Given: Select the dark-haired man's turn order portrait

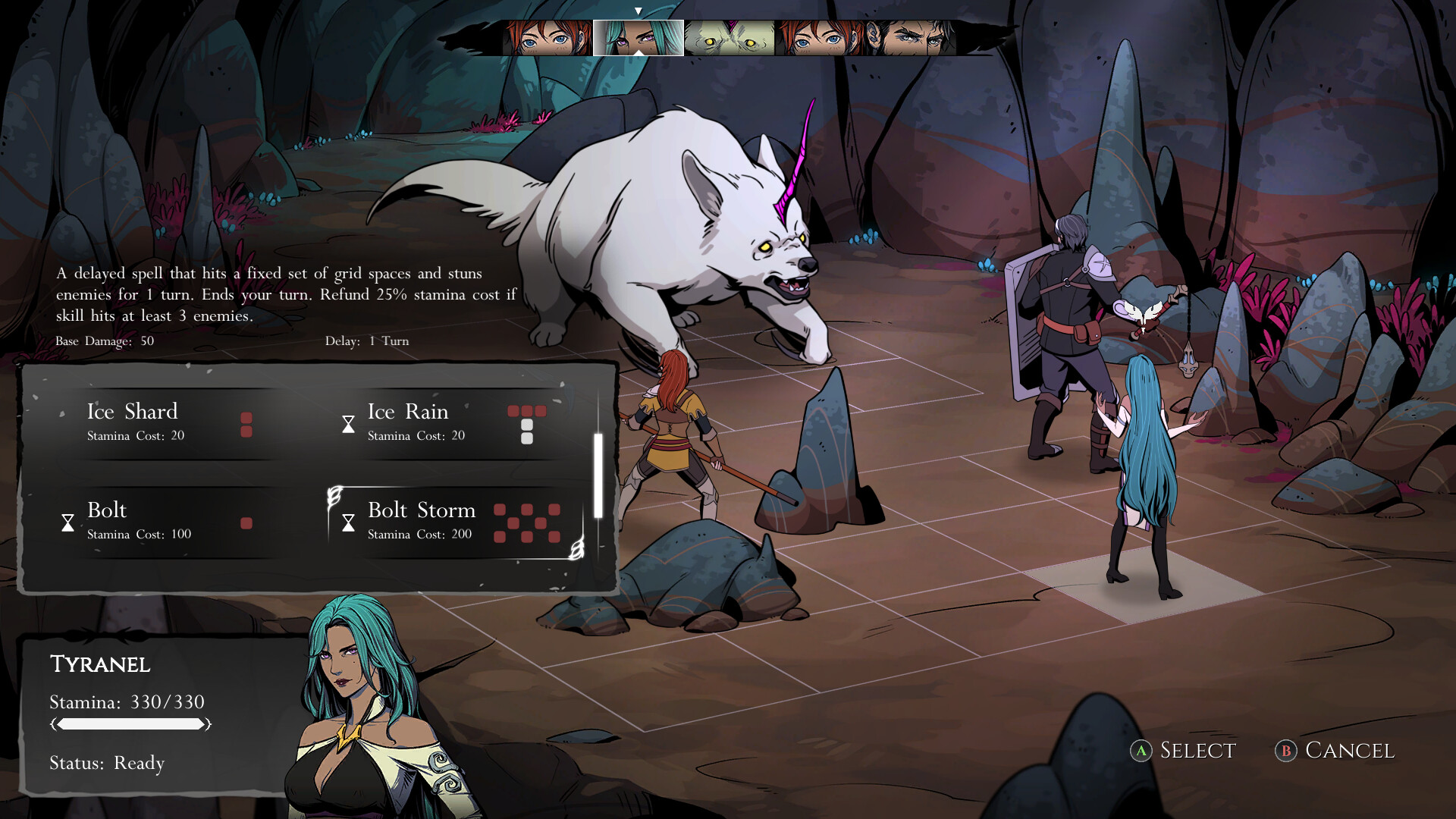Looking at the screenshot, I should (x=910, y=38).
